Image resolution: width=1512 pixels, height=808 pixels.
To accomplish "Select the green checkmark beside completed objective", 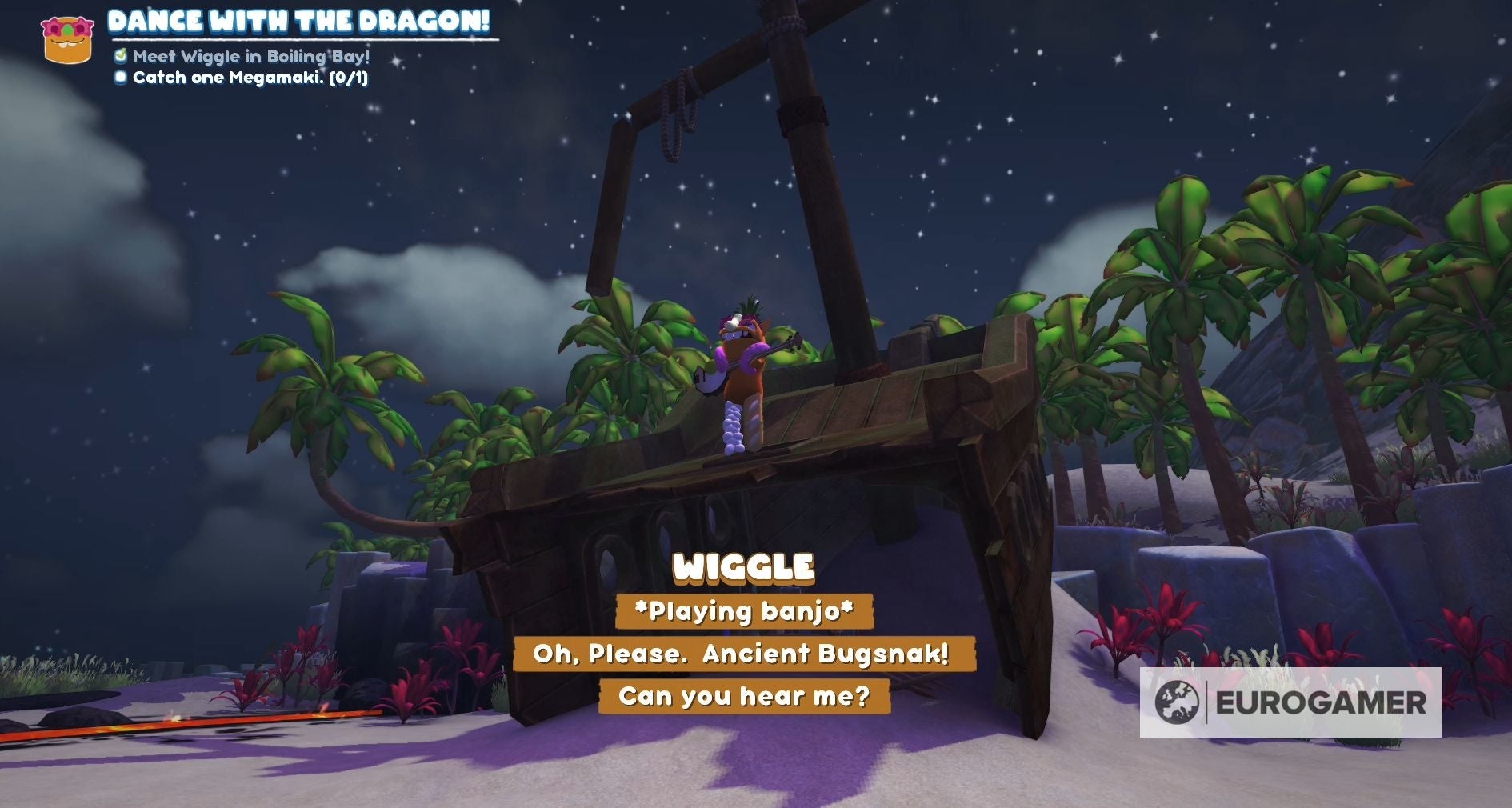I will point(122,58).
